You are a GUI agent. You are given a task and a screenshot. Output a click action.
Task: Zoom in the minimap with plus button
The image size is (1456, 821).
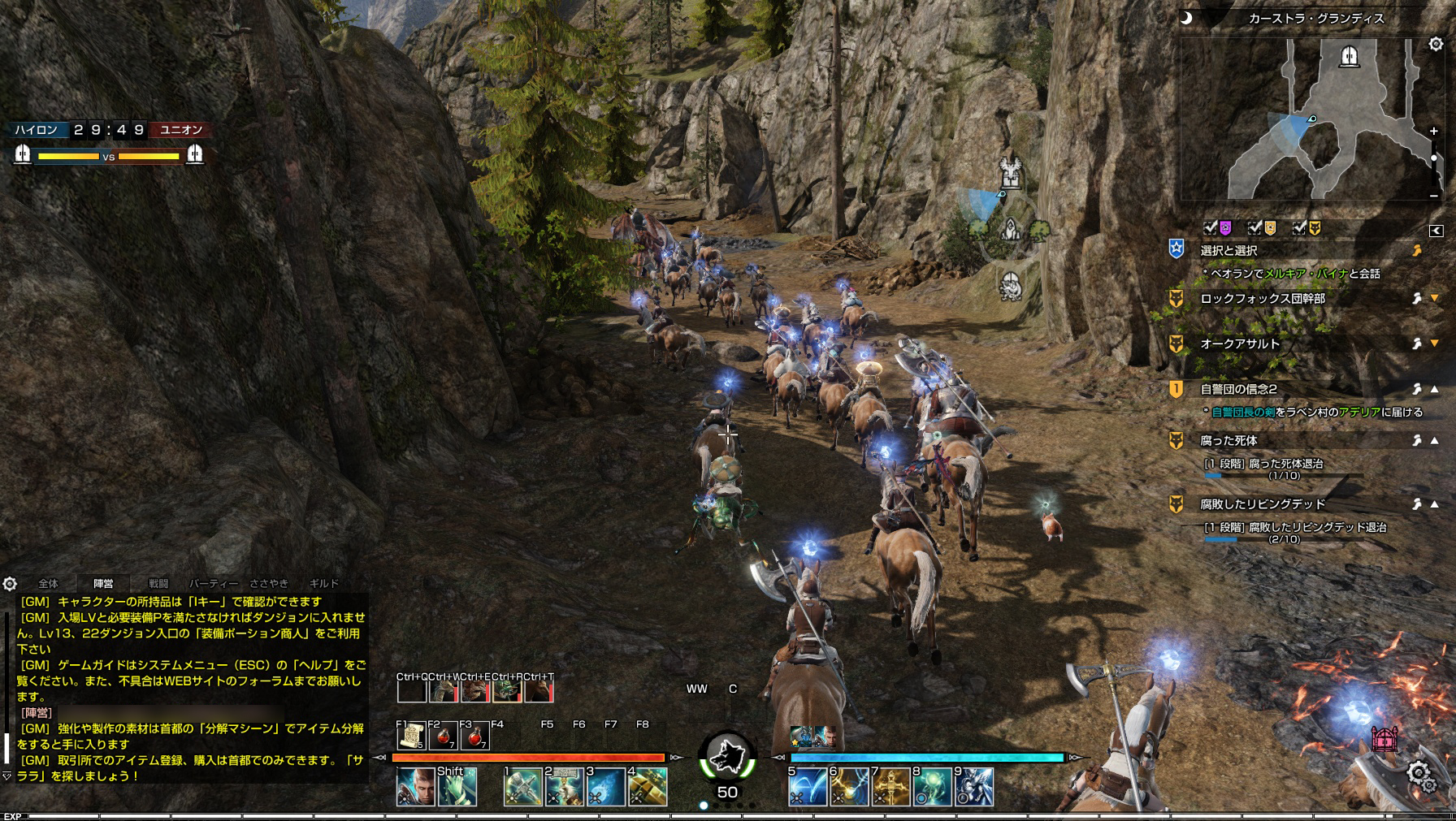point(1433,131)
